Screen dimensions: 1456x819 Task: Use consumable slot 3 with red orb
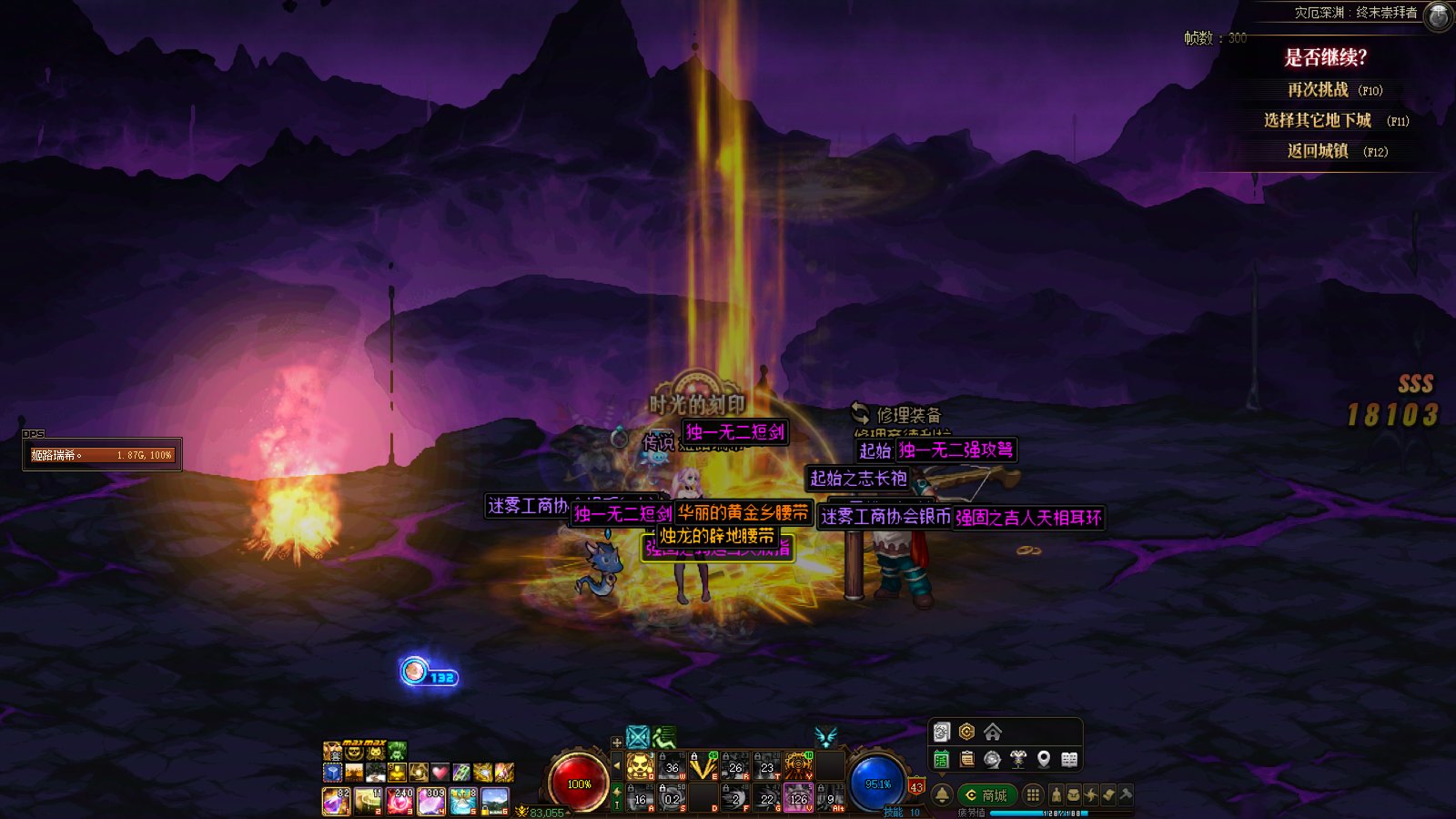click(399, 800)
